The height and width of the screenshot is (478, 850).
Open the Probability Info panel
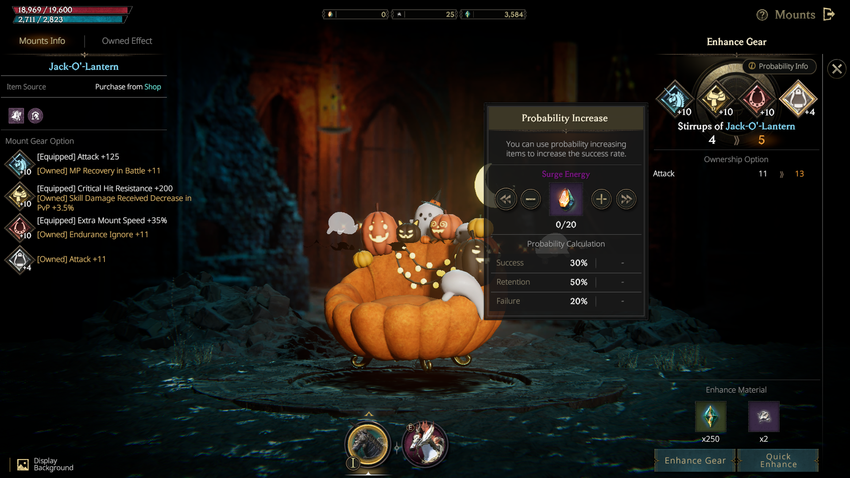click(778, 67)
